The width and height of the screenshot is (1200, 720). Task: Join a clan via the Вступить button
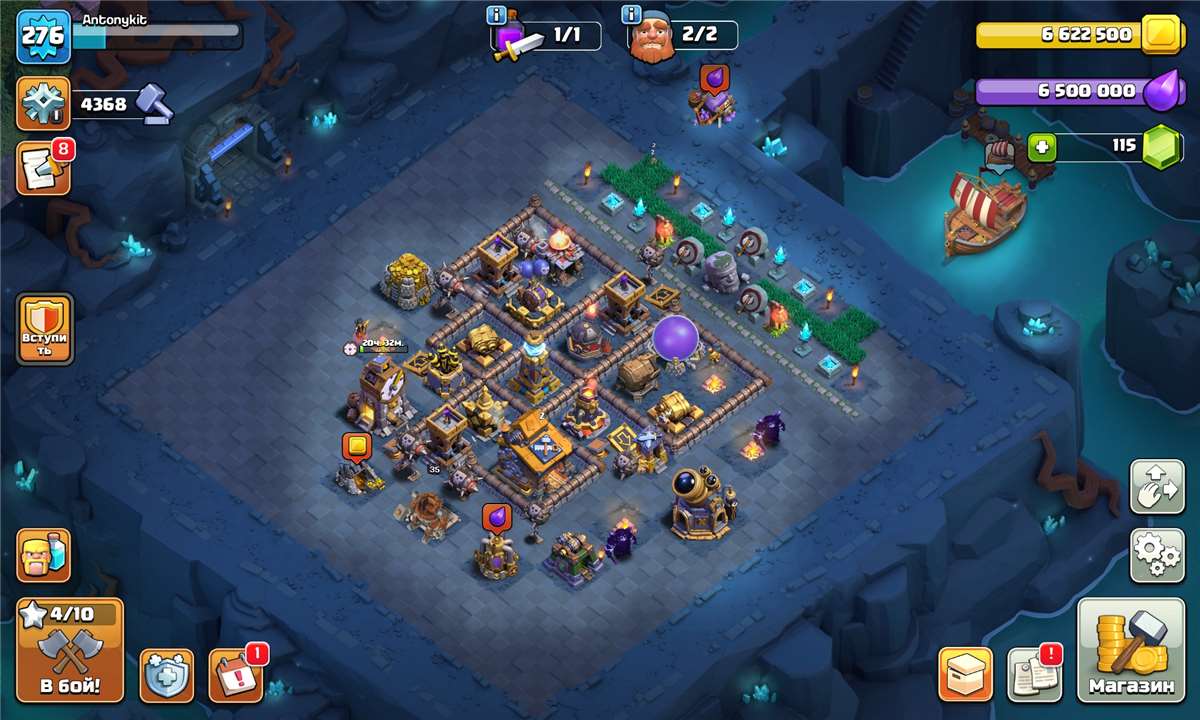tap(45, 329)
